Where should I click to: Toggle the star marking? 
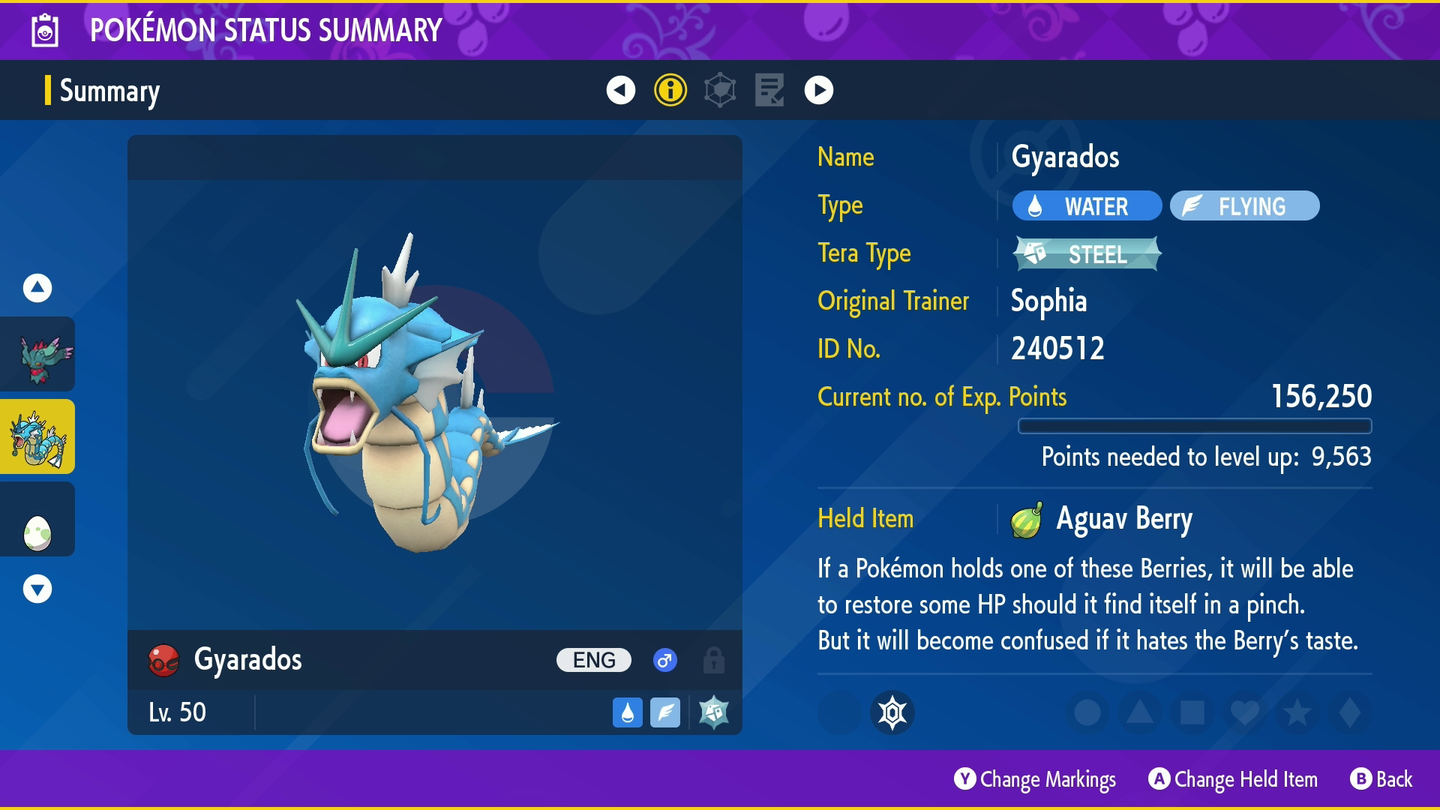(1297, 713)
